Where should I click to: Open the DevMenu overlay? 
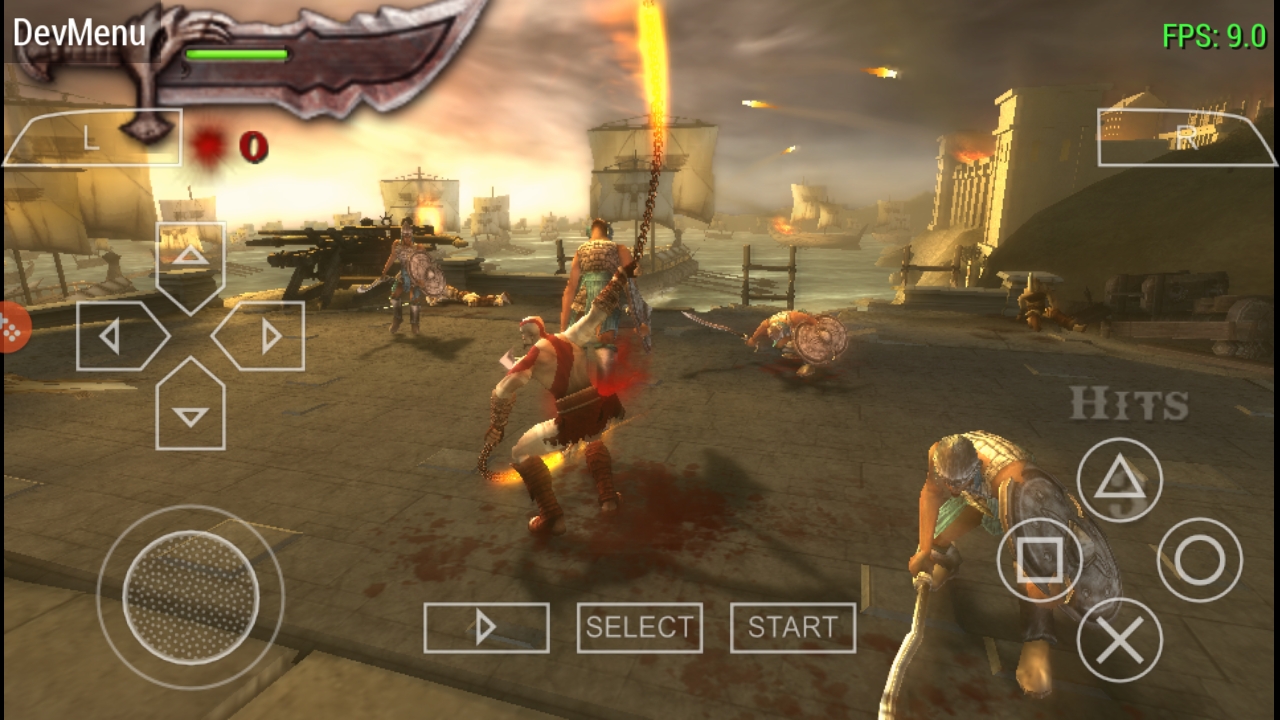coord(79,33)
